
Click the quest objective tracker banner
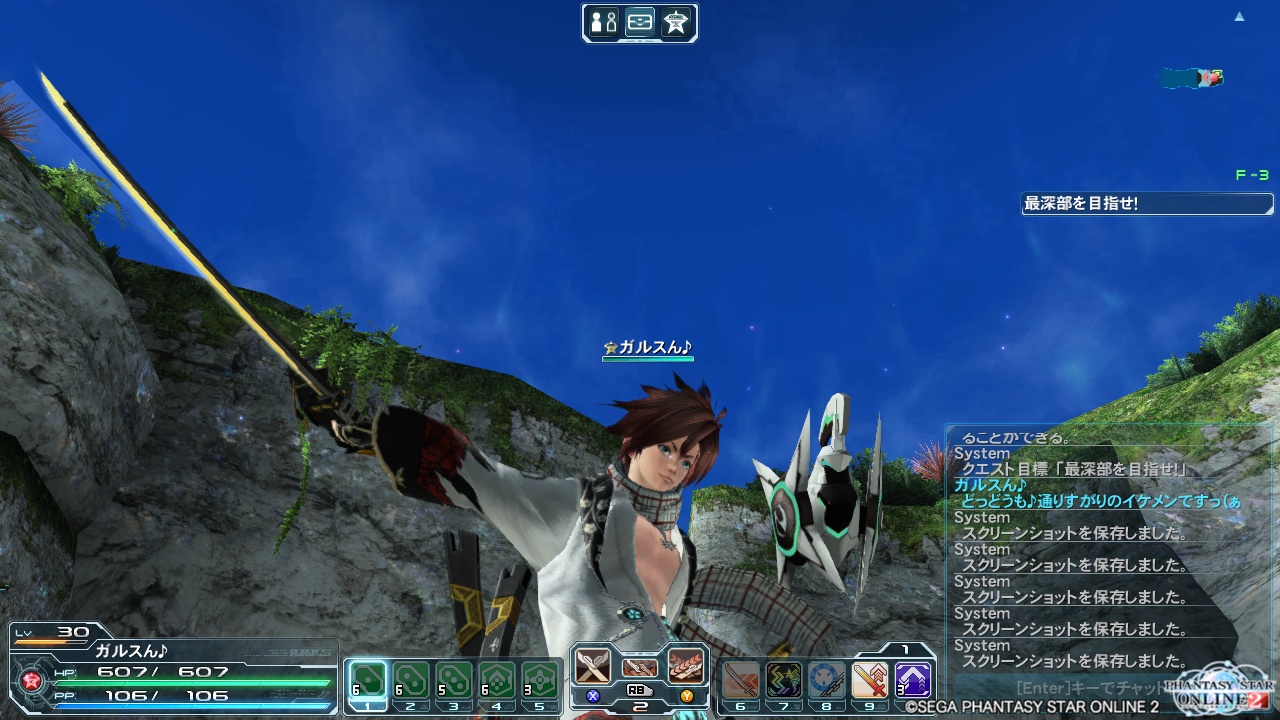(1147, 204)
